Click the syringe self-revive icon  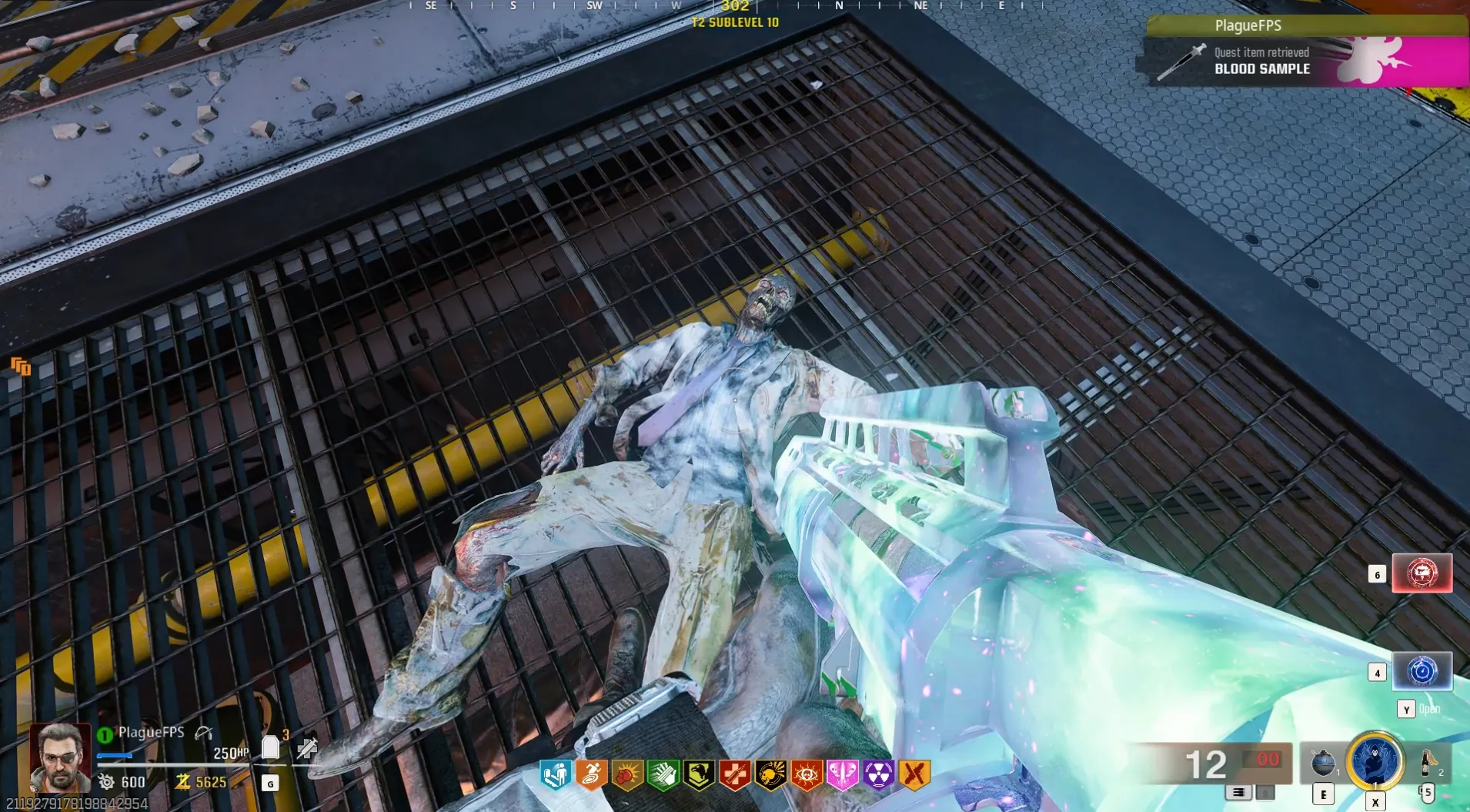click(307, 748)
